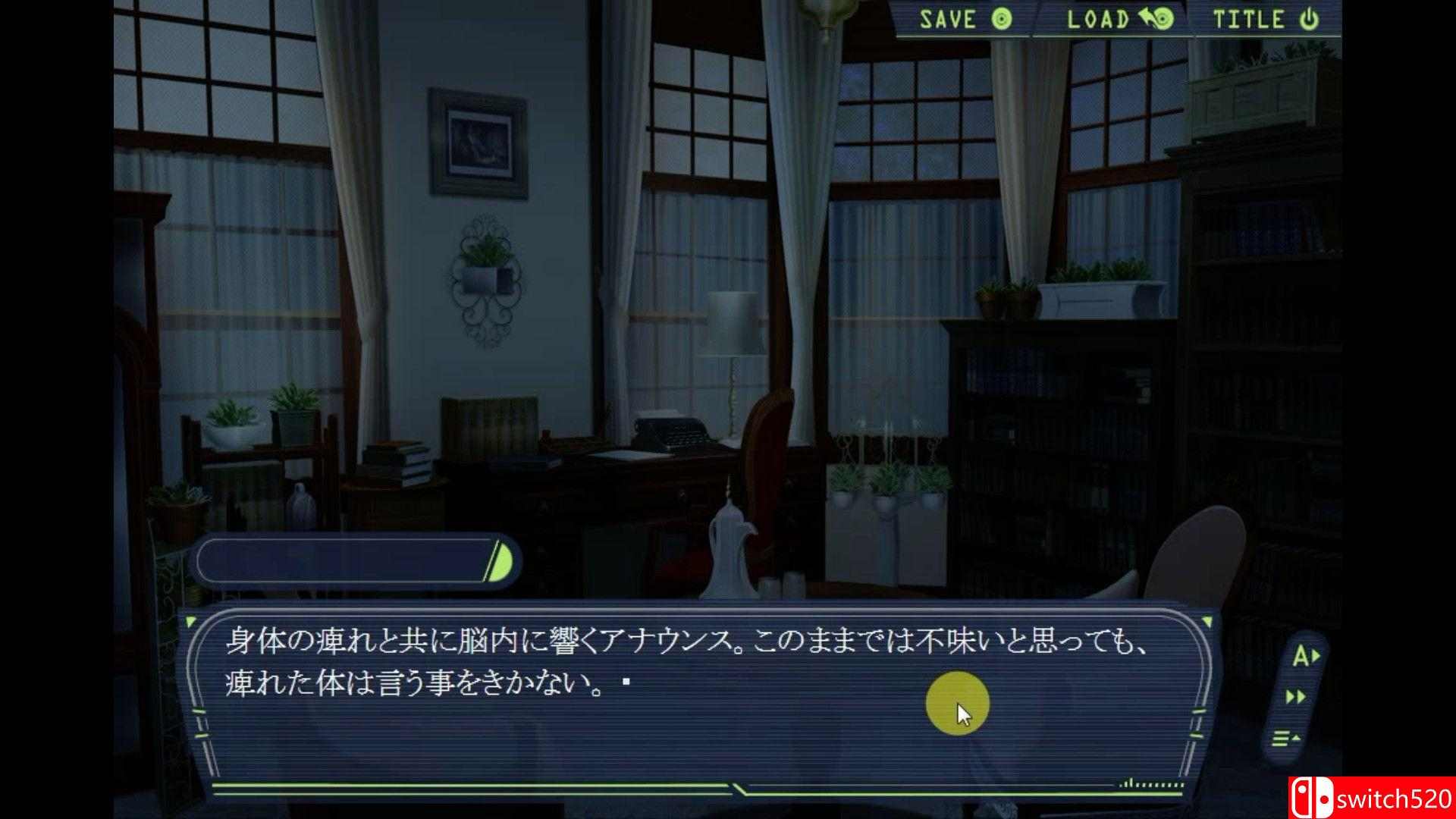This screenshot has height=819, width=1456.
Task: Click the framed picture on the wall
Action: tap(478, 140)
